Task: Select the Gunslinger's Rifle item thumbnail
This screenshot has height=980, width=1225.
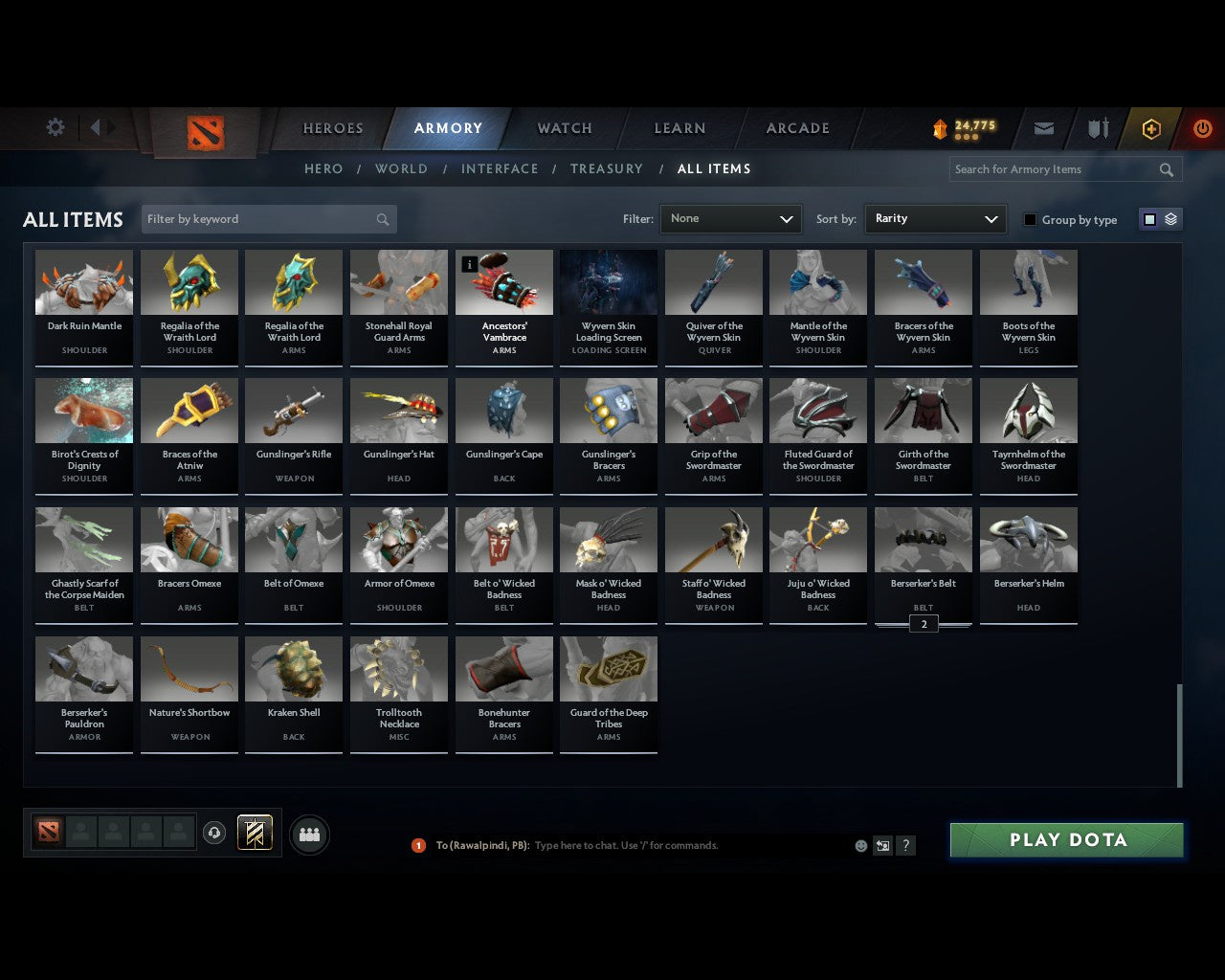Action: tap(294, 410)
